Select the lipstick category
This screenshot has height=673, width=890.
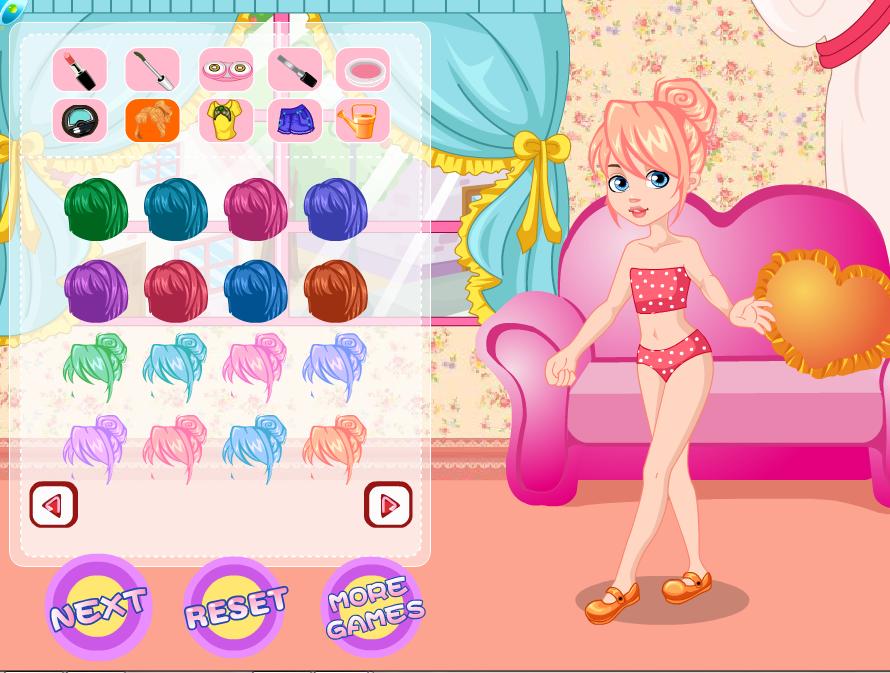[x=80, y=70]
